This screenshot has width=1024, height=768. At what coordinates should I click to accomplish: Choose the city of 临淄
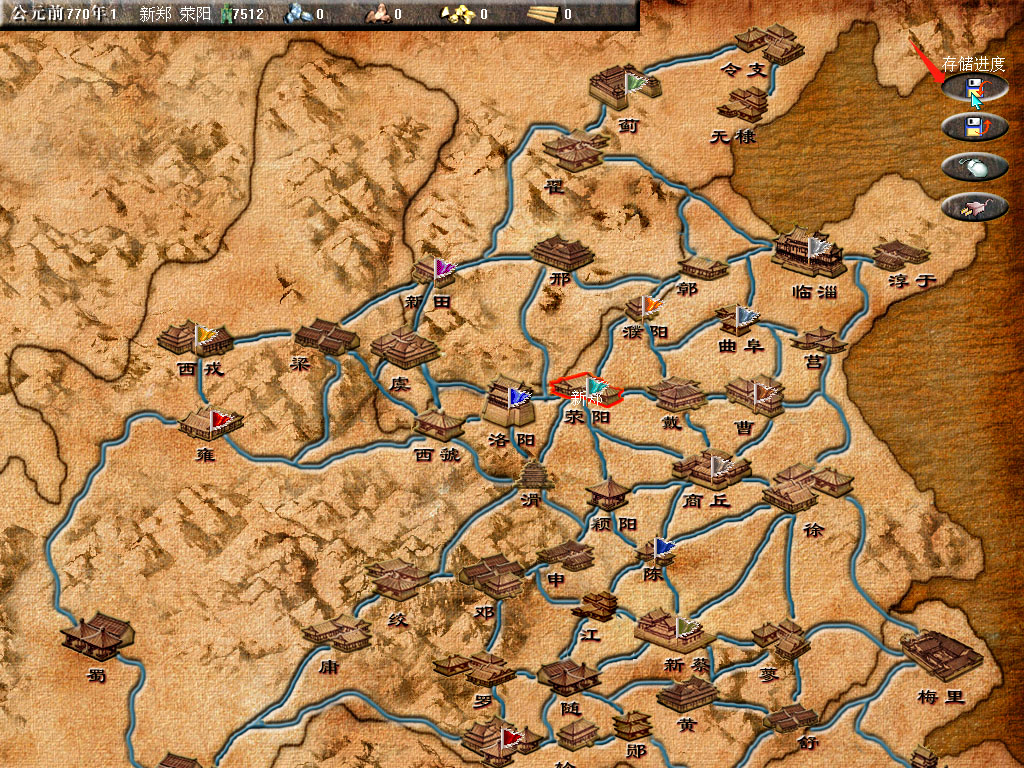tap(808, 254)
